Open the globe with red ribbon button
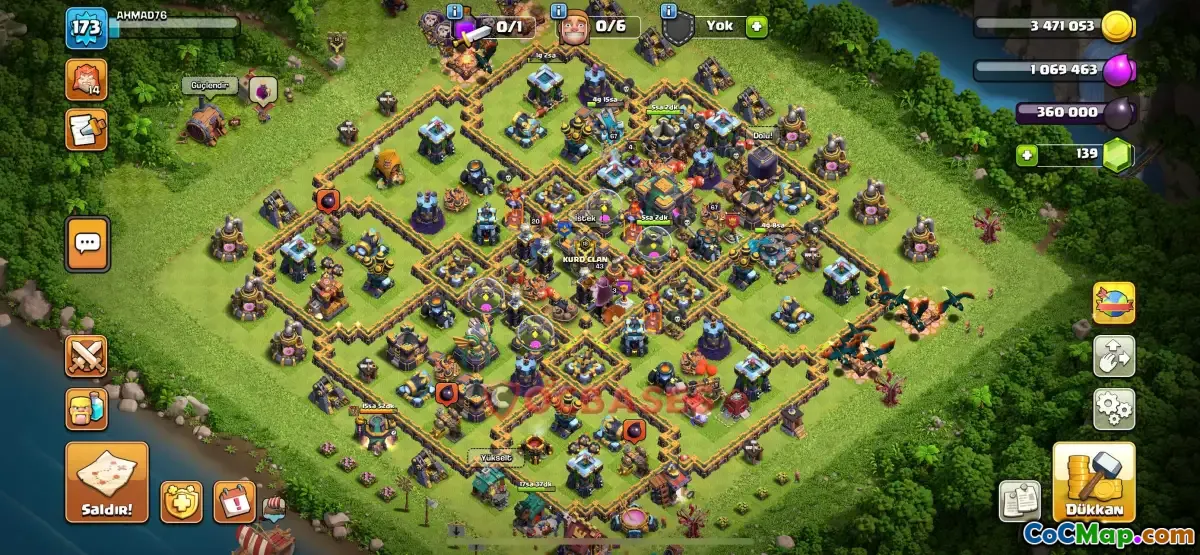Viewport: 1200px width, 555px height. 1113,303
